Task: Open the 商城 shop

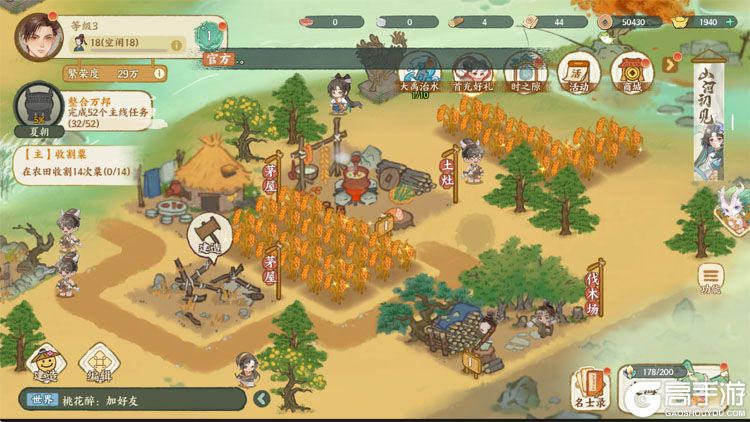Action: (632, 71)
